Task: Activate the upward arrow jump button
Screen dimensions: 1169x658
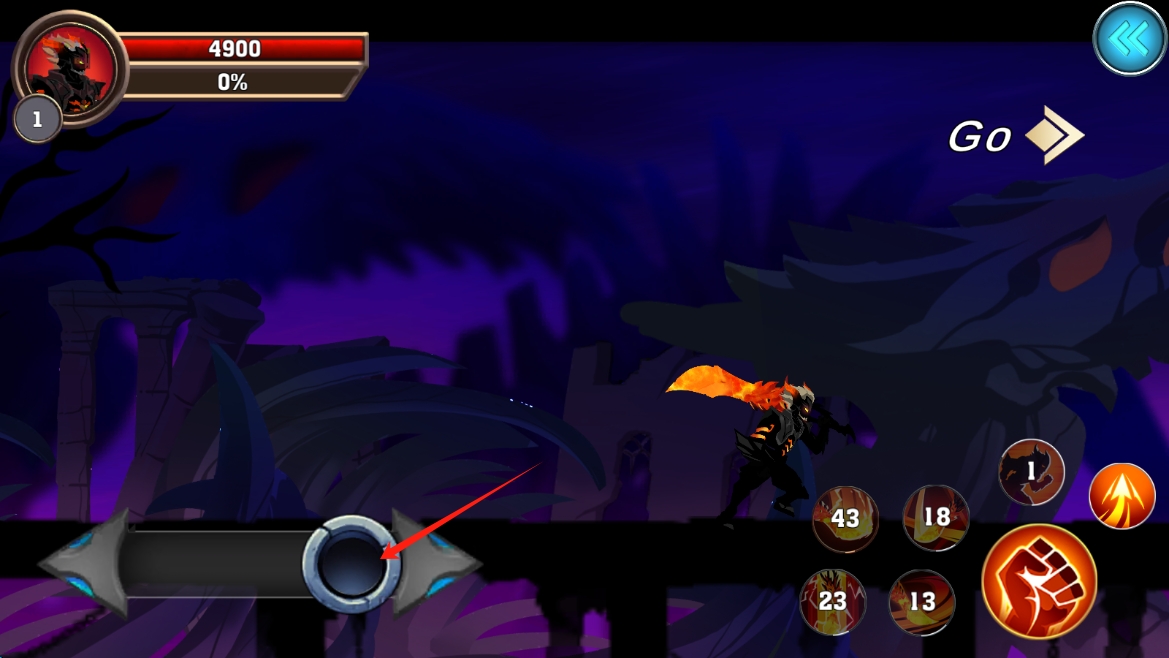Action: (1121, 496)
